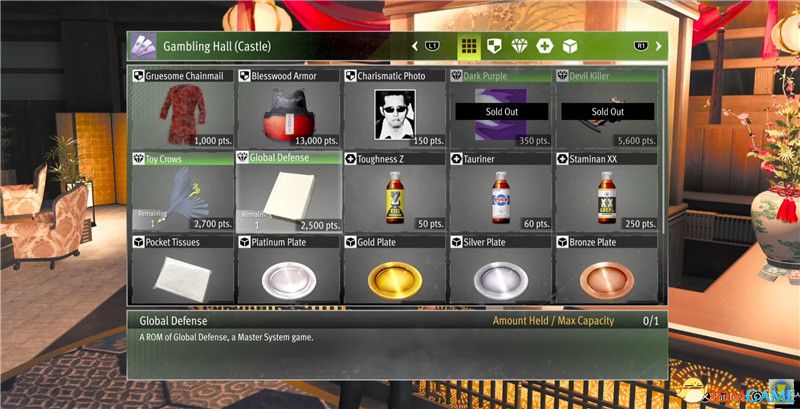Image resolution: width=800 pixels, height=409 pixels.
Task: Open the shield armor category tab
Action: 494,46
